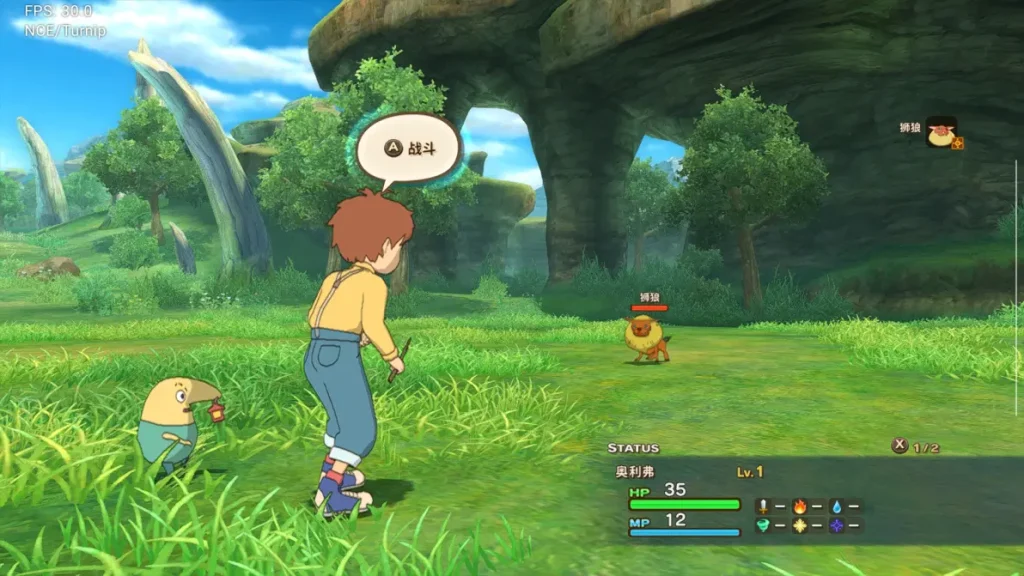Click the fire element resistance icon
The width and height of the screenshot is (1024, 576).
(x=799, y=506)
